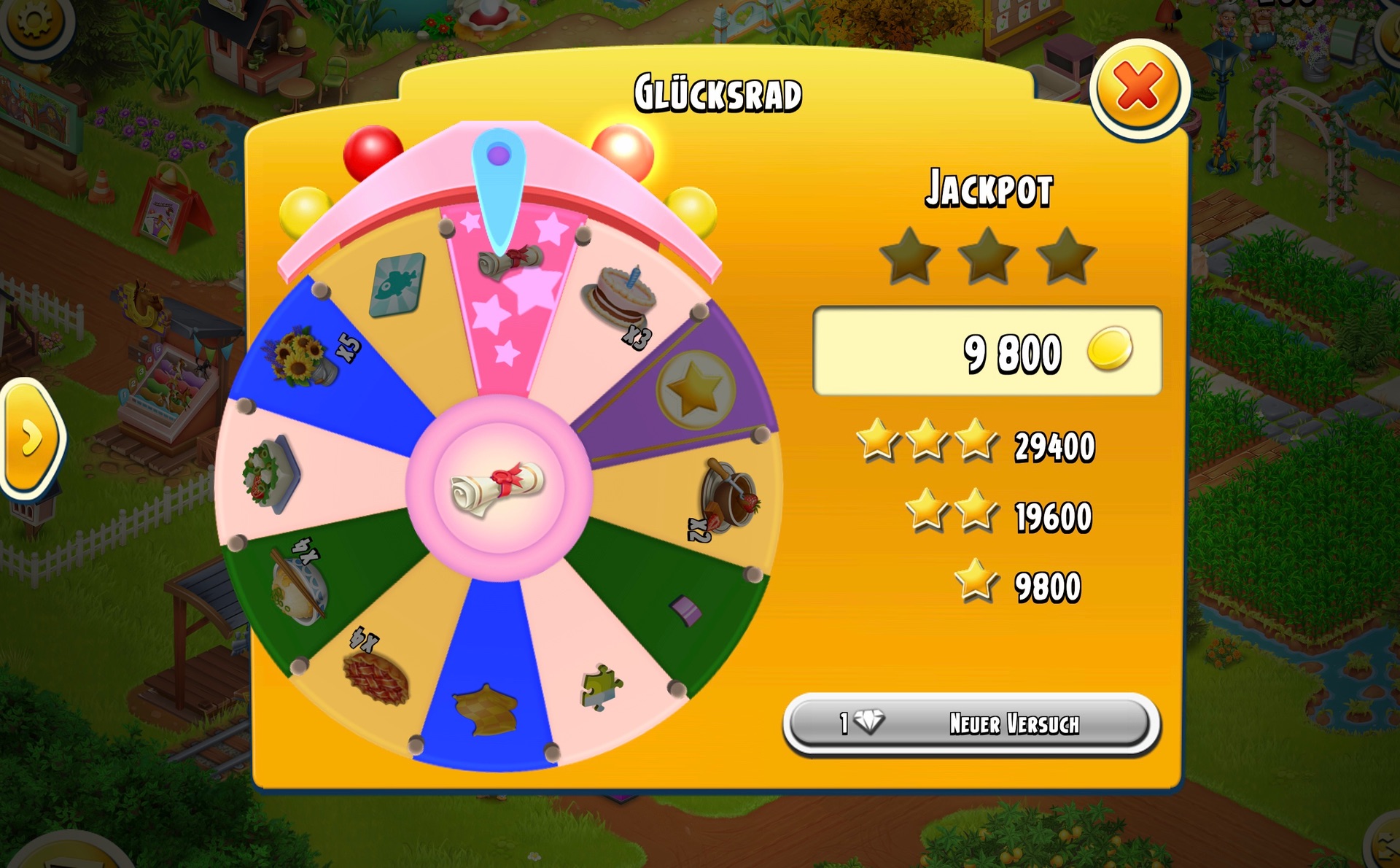This screenshot has width=1400, height=868.
Task: Open the yellow arrow side panel
Action: [x=31, y=438]
